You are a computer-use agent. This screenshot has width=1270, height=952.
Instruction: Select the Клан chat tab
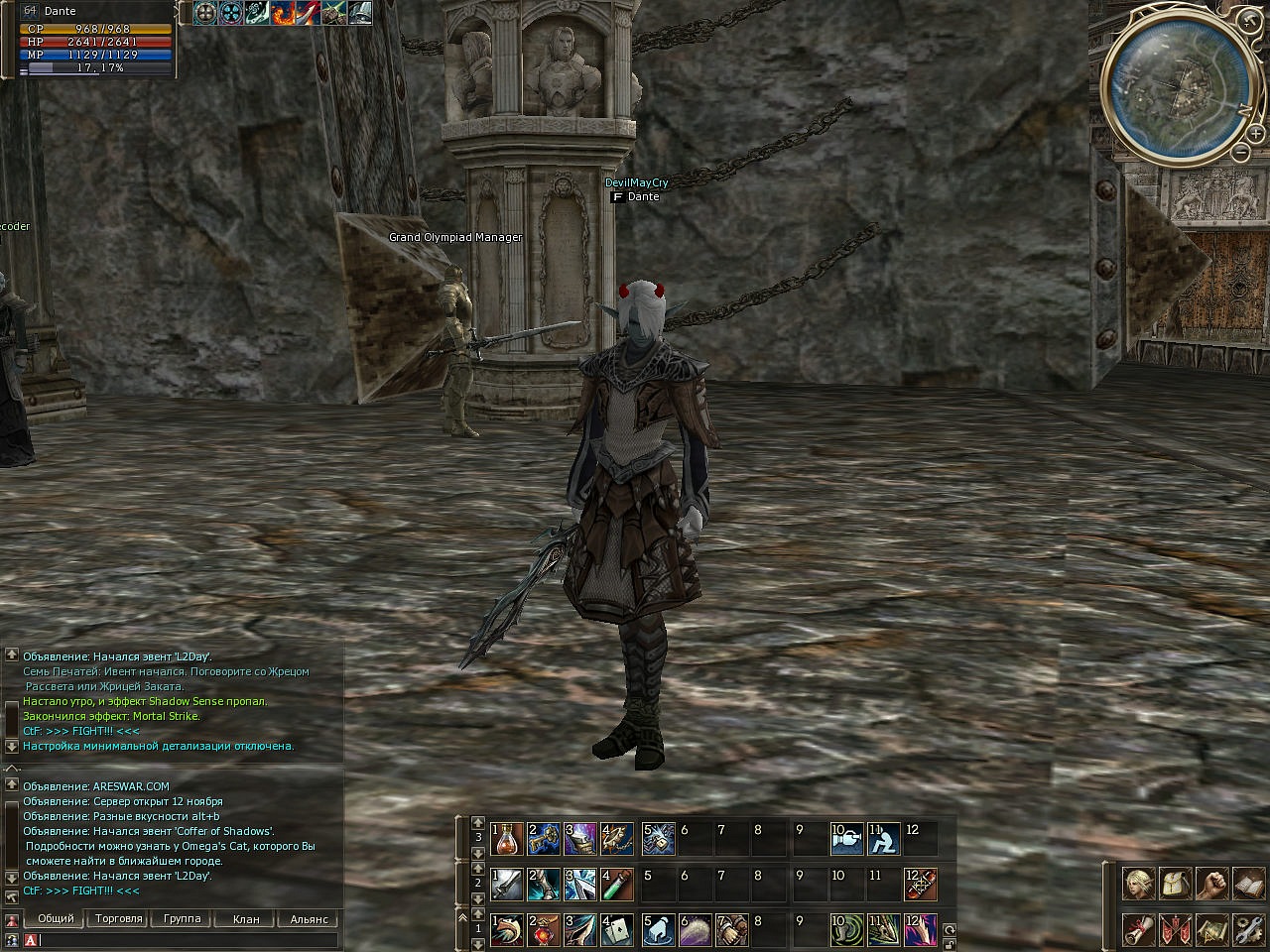click(x=246, y=919)
